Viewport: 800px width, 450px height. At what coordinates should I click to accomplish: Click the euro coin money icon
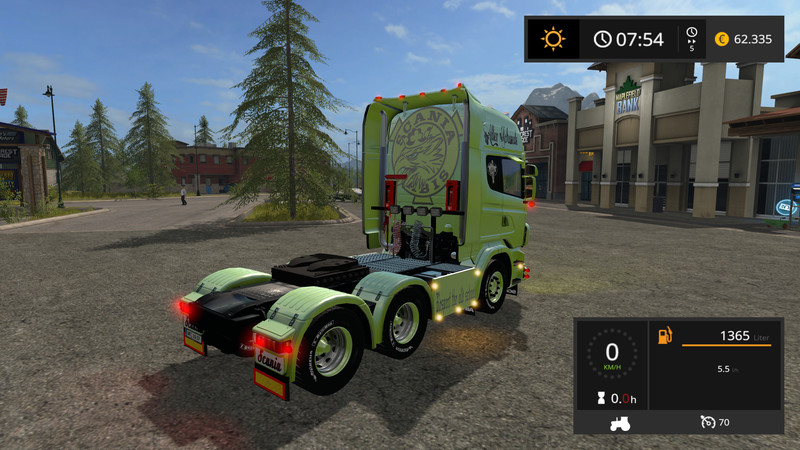click(722, 39)
